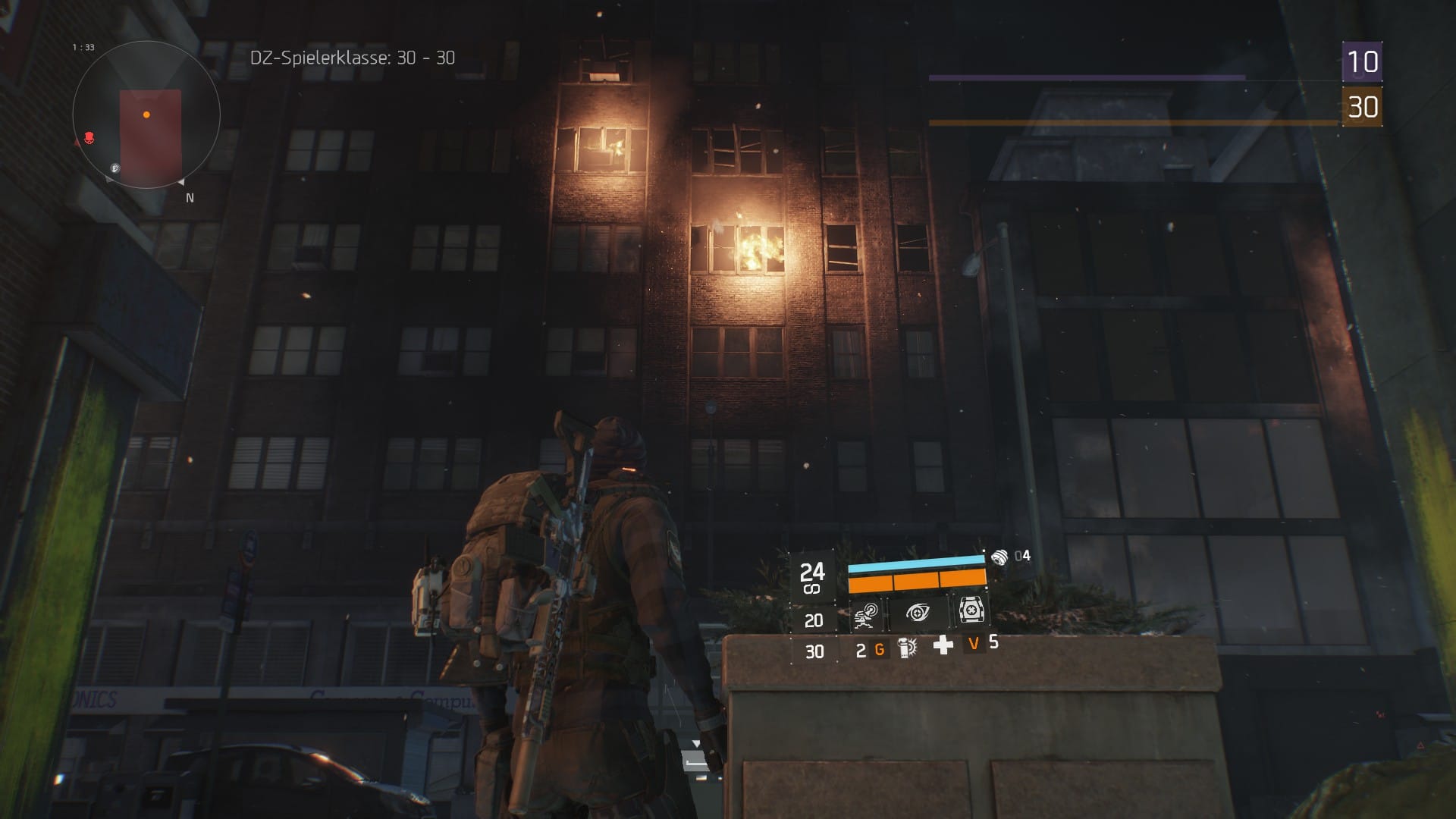The width and height of the screenshot is (1456, 819).
Task: Select the red skull marker on minimap
Action: click(x=89, y=138)
